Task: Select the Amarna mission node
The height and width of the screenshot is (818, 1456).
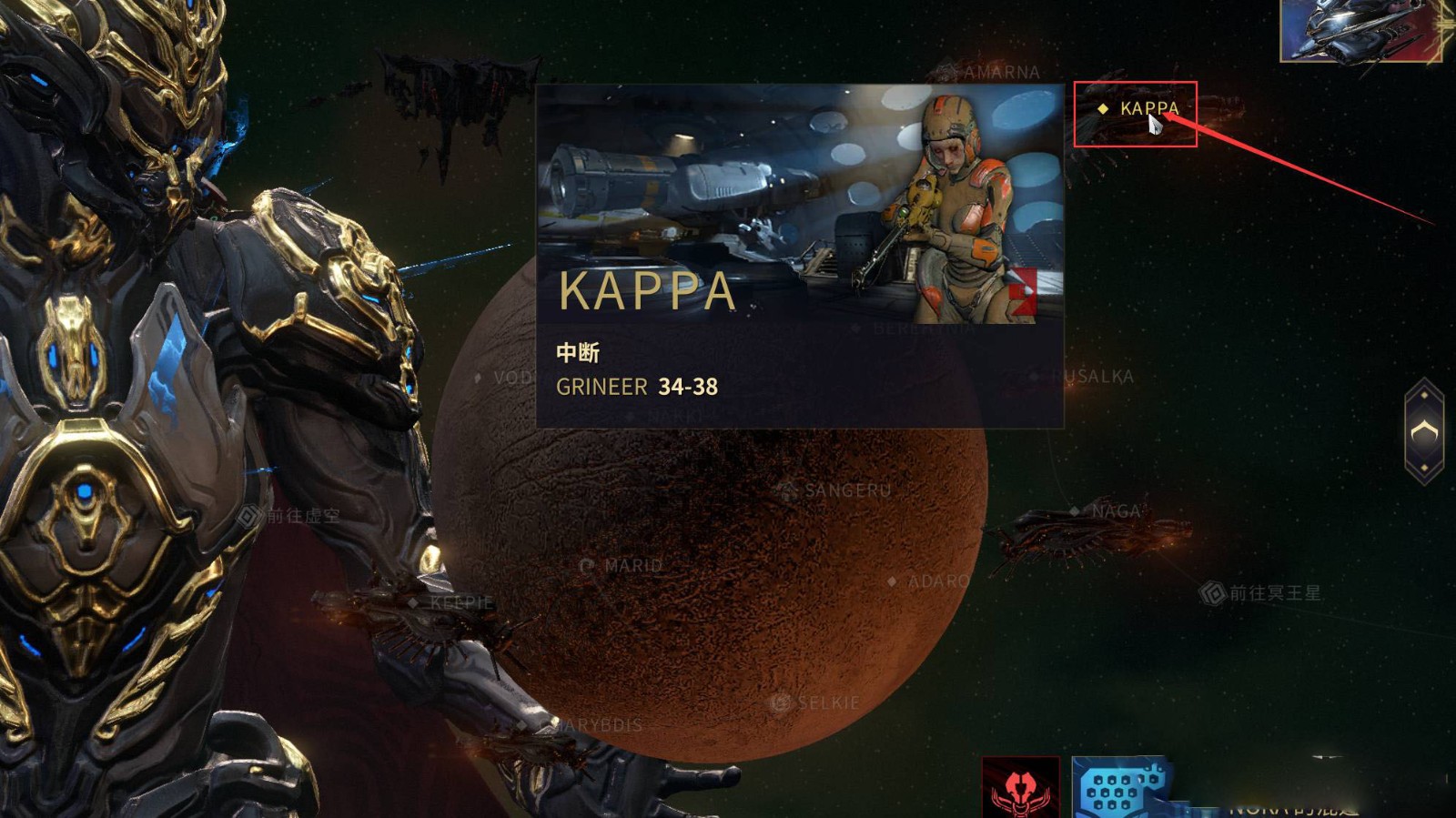Action: click(1000, 72)
